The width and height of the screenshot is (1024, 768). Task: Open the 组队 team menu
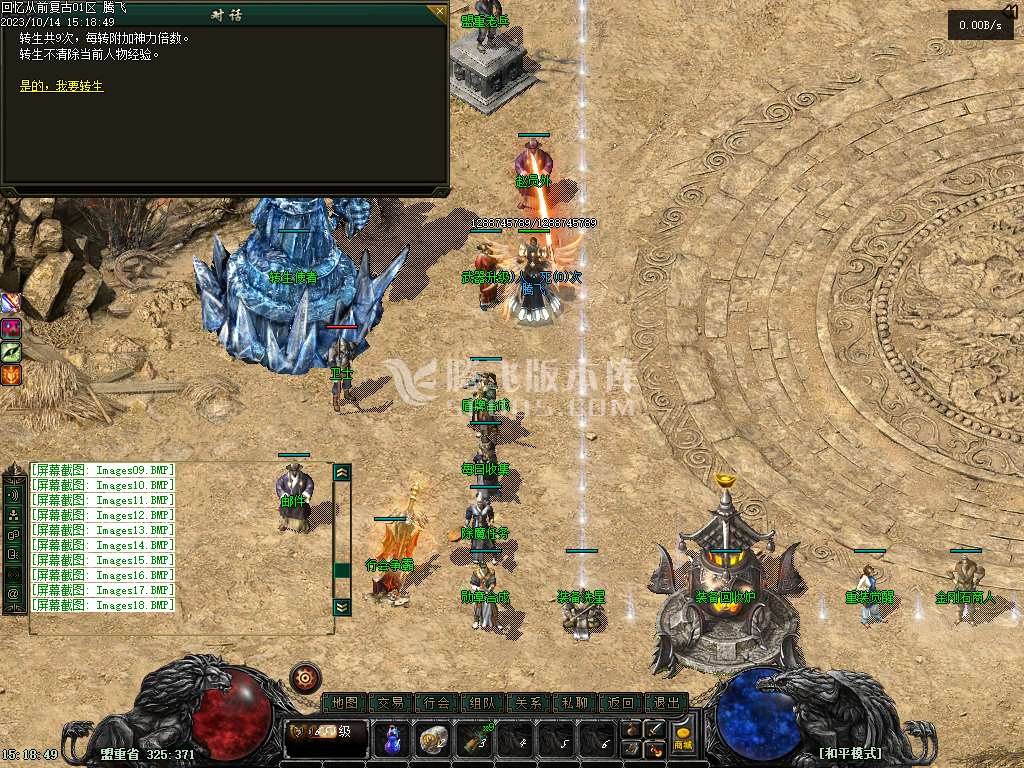tap(482, 703)
